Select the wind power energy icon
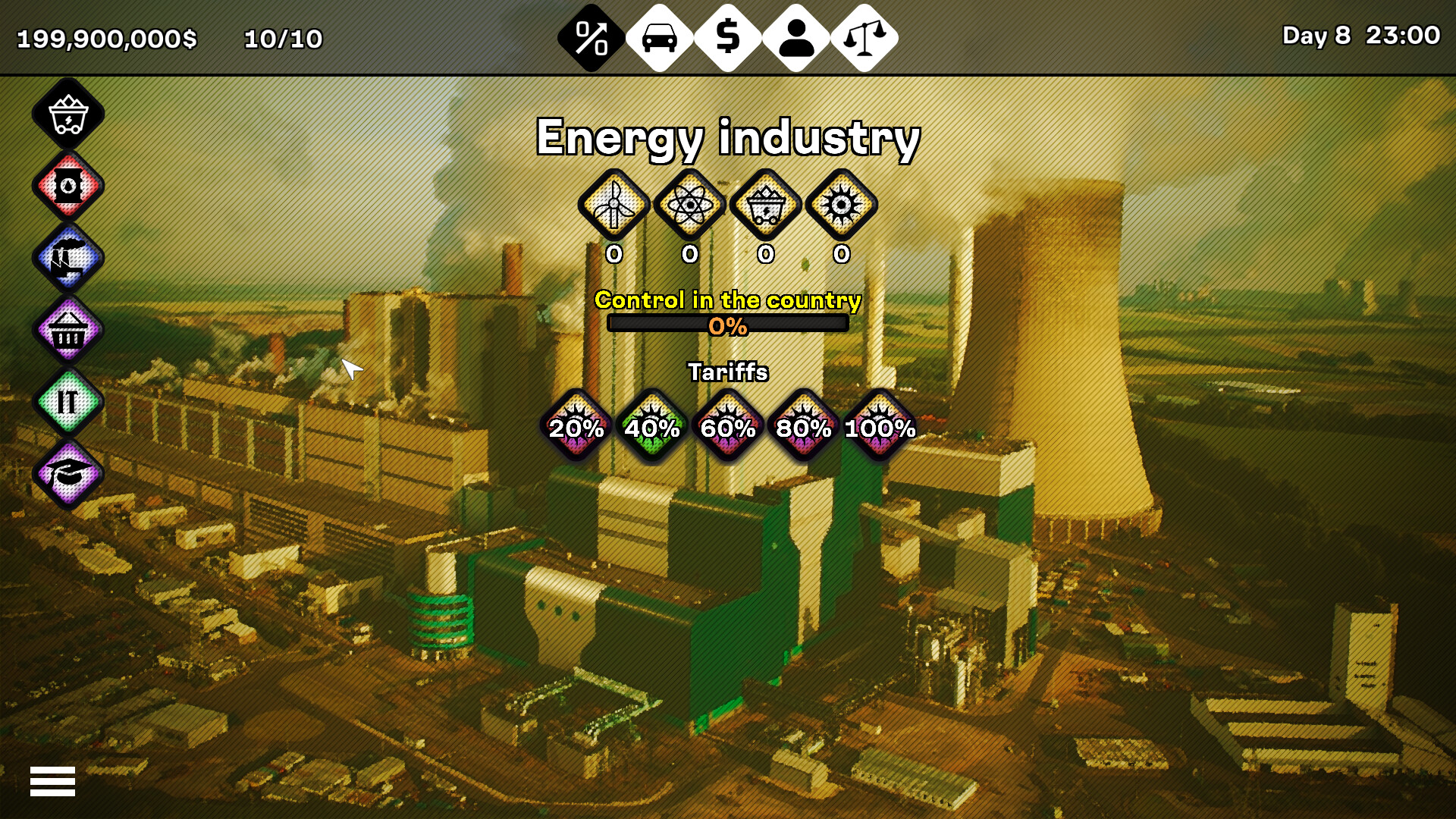1456x819 pixels. pyautogui.click(x=614, y=206)
